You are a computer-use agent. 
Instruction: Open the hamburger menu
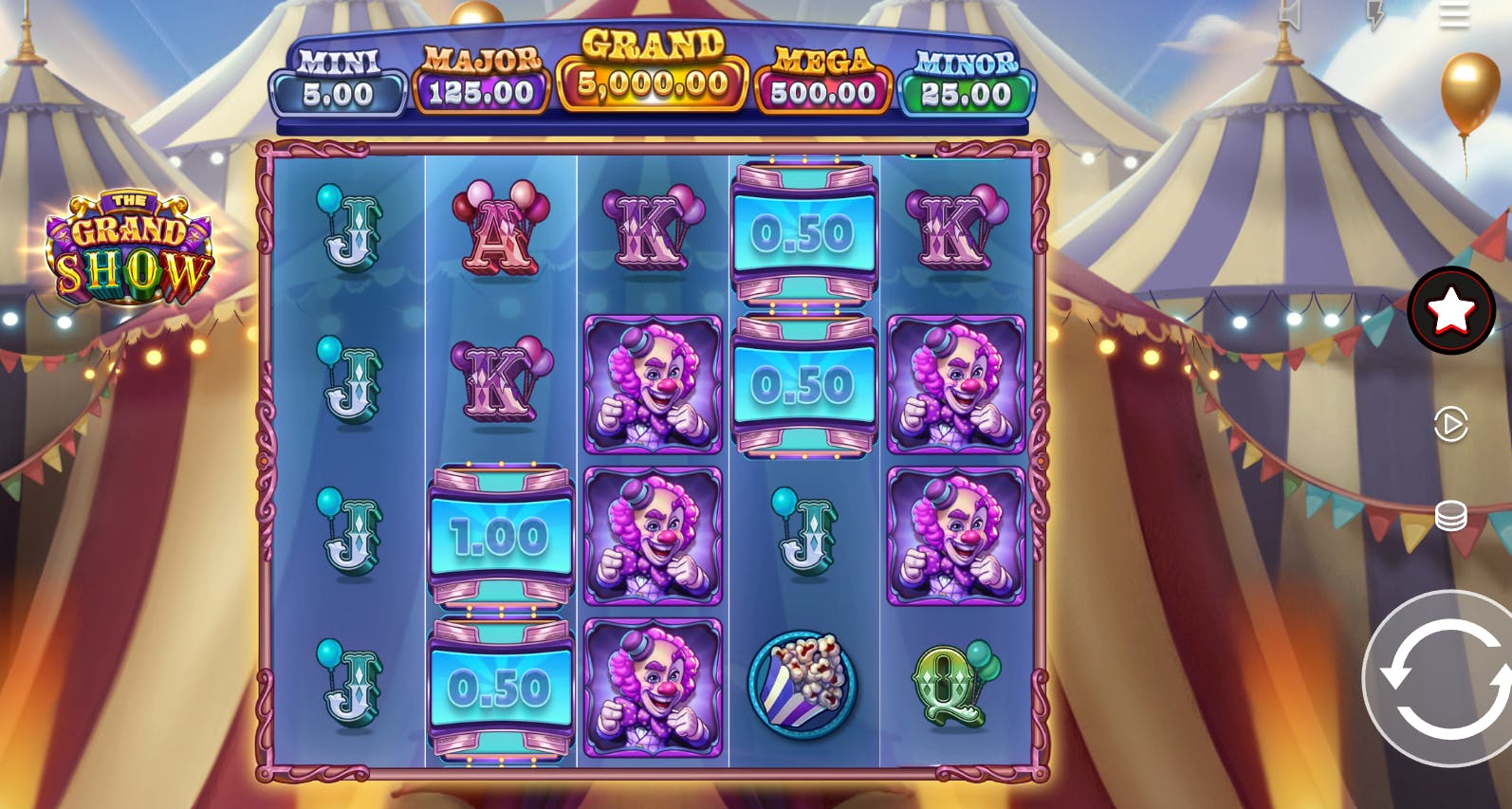(1453, 14)
